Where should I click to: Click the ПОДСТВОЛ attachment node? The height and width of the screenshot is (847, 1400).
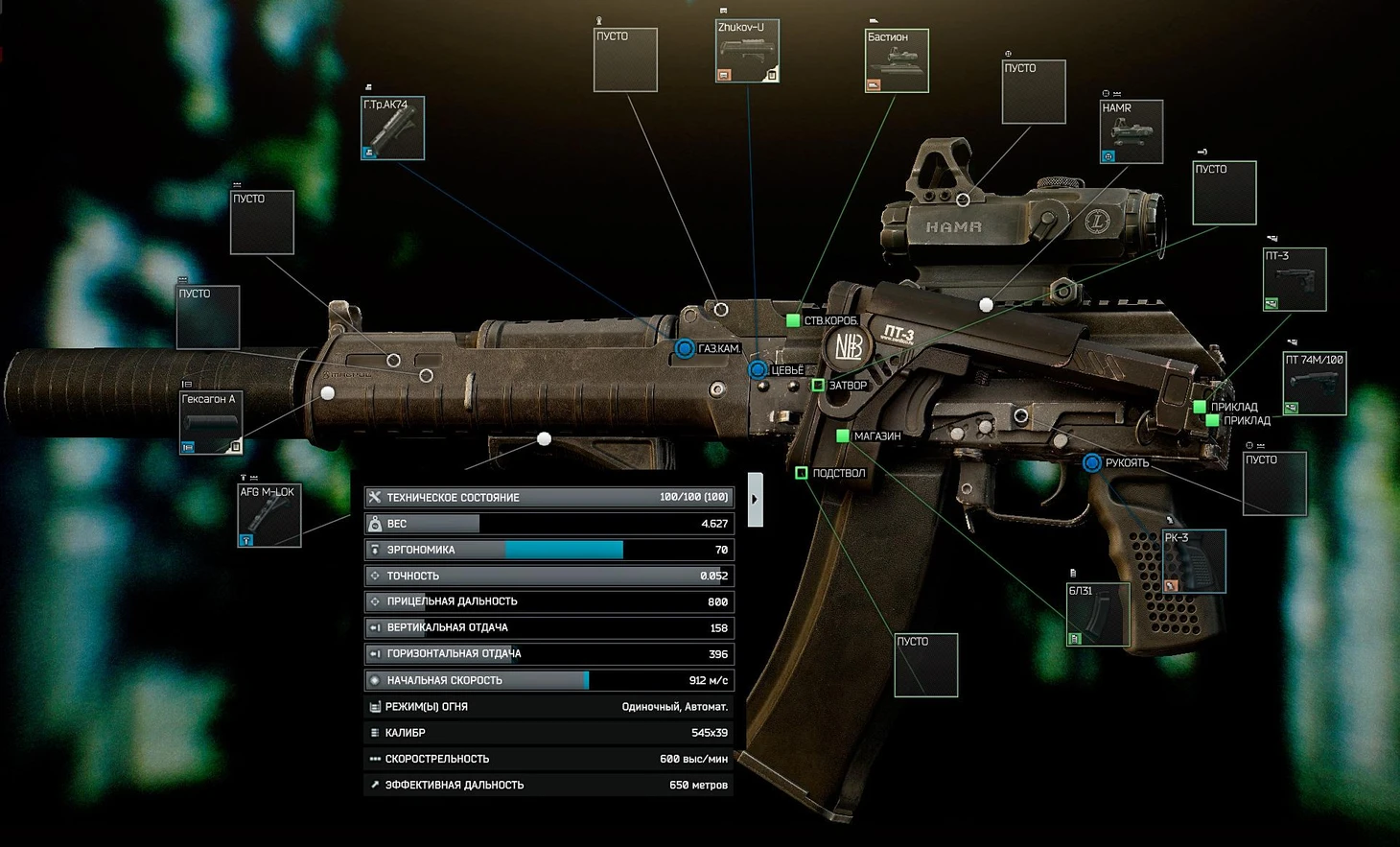point(802,473)
